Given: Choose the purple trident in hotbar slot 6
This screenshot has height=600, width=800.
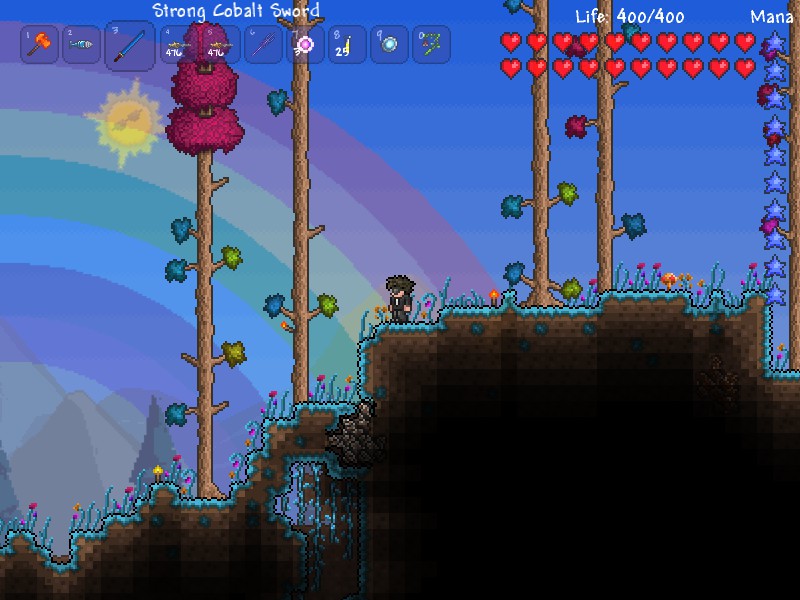Looking at the screenshot, I should (x=264, y=45).
